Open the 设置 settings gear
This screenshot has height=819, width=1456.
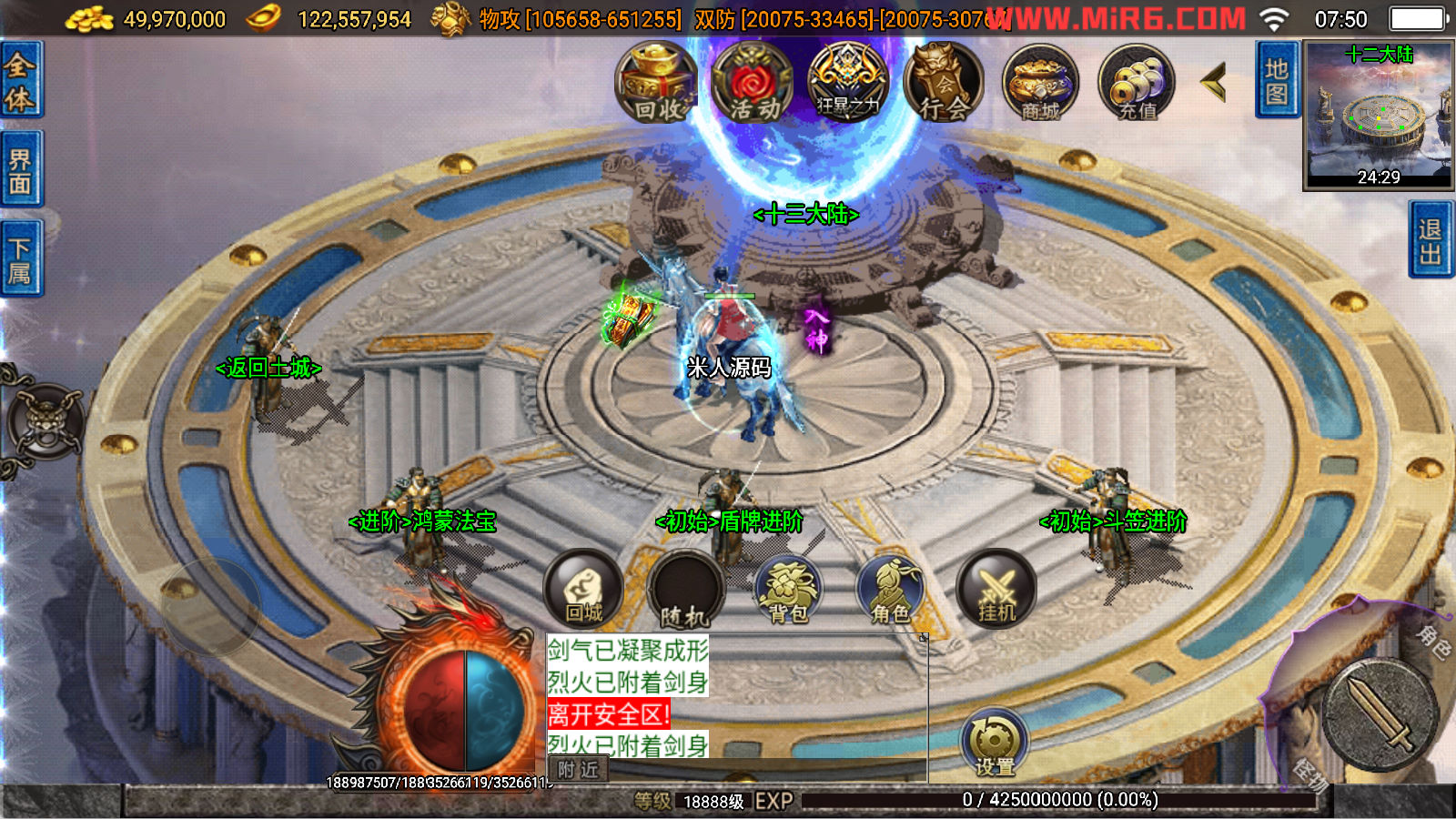point(995,745)
